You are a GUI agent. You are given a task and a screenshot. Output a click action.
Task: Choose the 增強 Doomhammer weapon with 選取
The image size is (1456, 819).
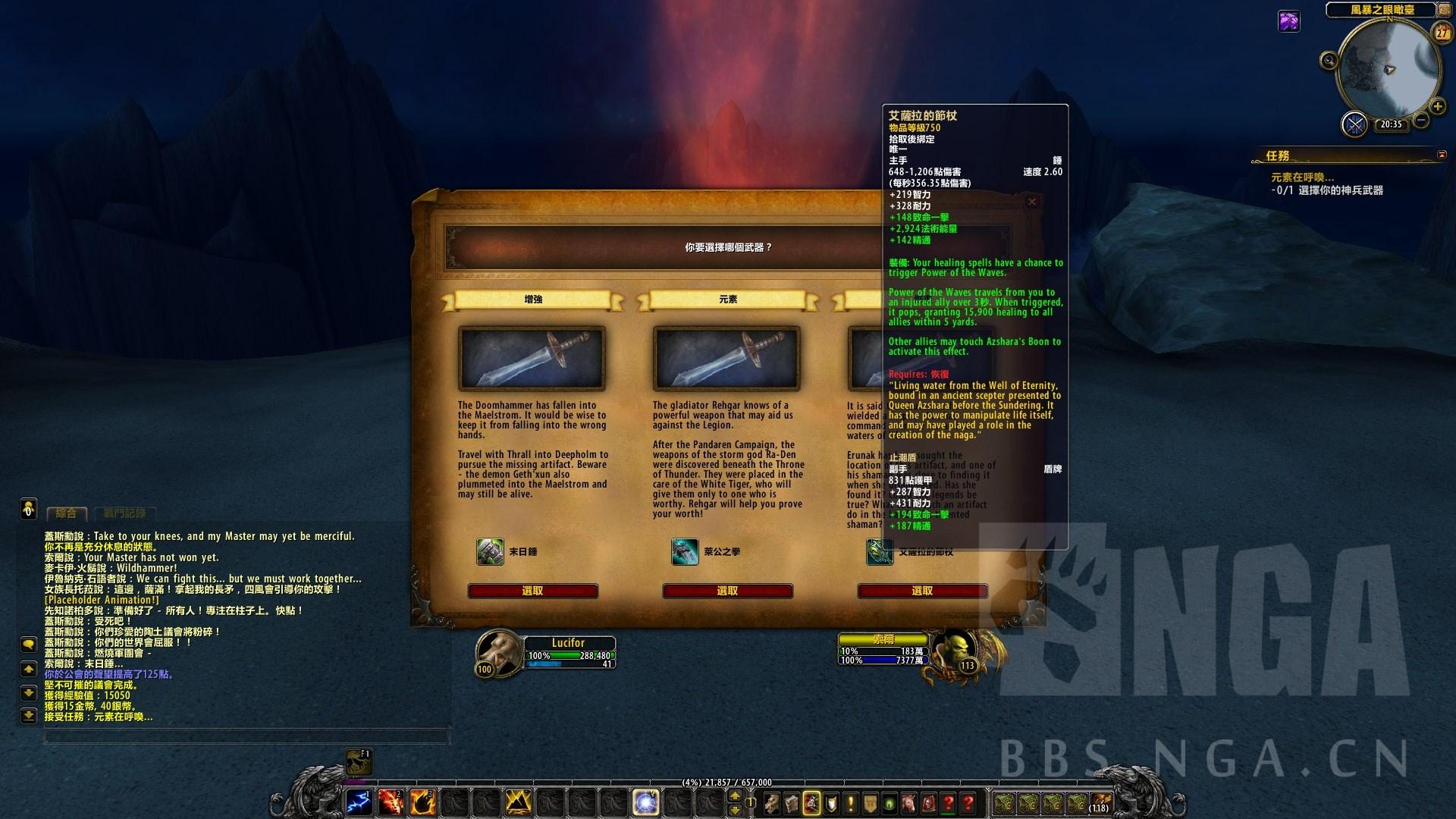click(x=532, y=591)
